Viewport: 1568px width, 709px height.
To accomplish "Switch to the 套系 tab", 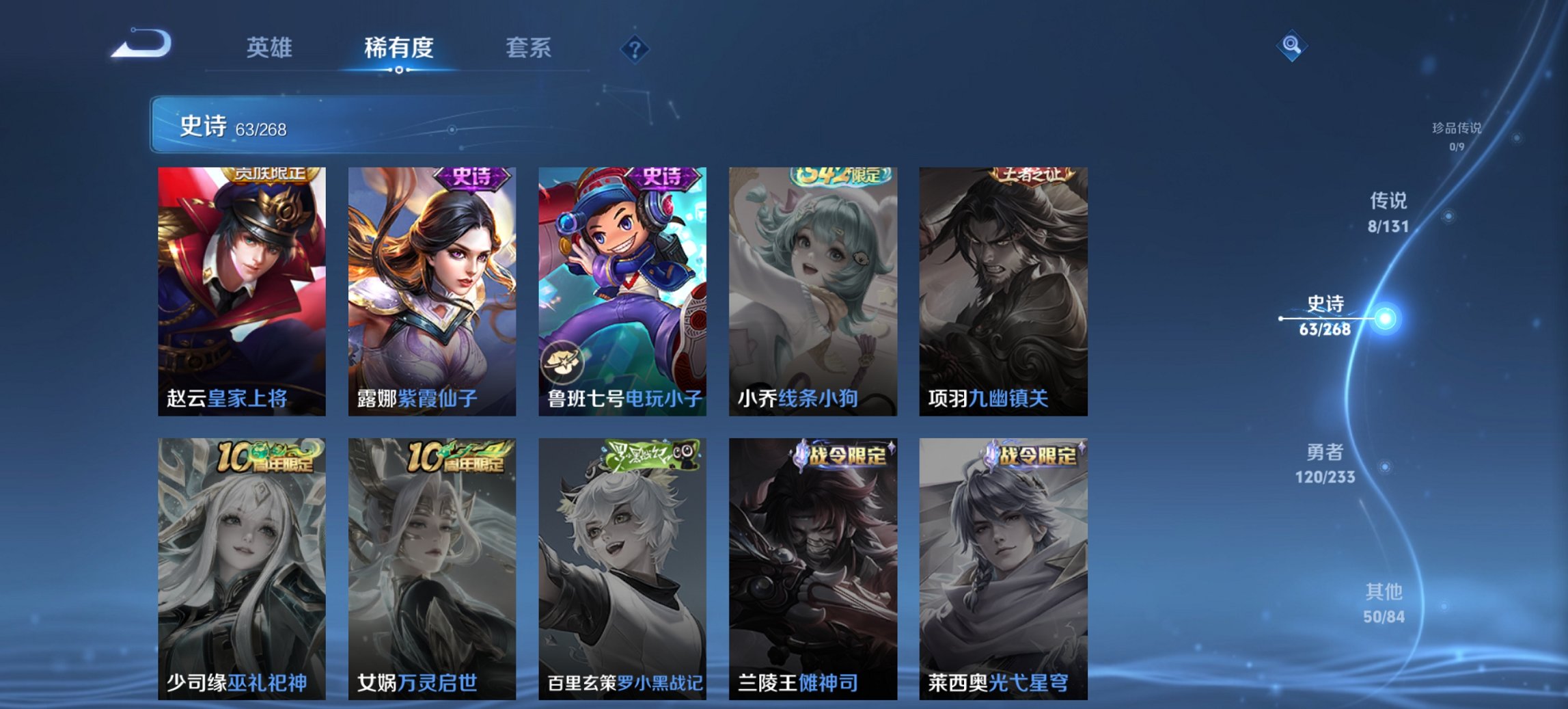I will 529,48.
